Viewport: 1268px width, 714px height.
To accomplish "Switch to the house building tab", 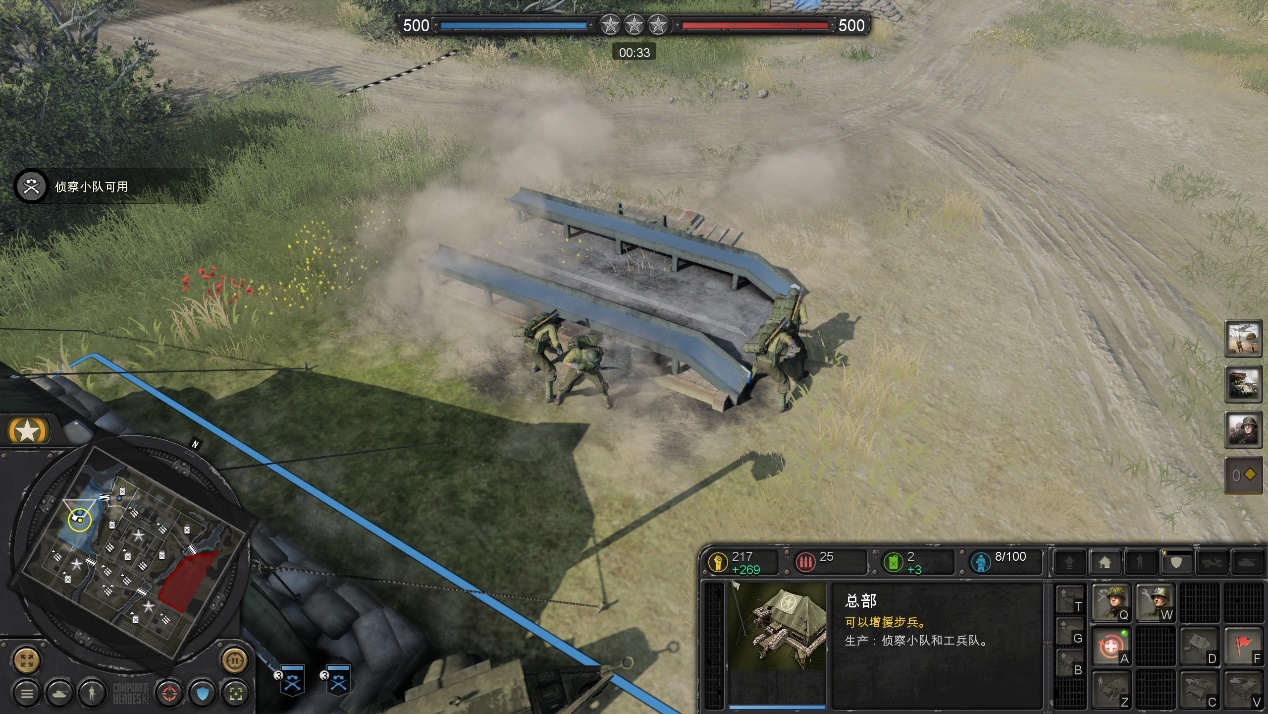I will 1105,563.
